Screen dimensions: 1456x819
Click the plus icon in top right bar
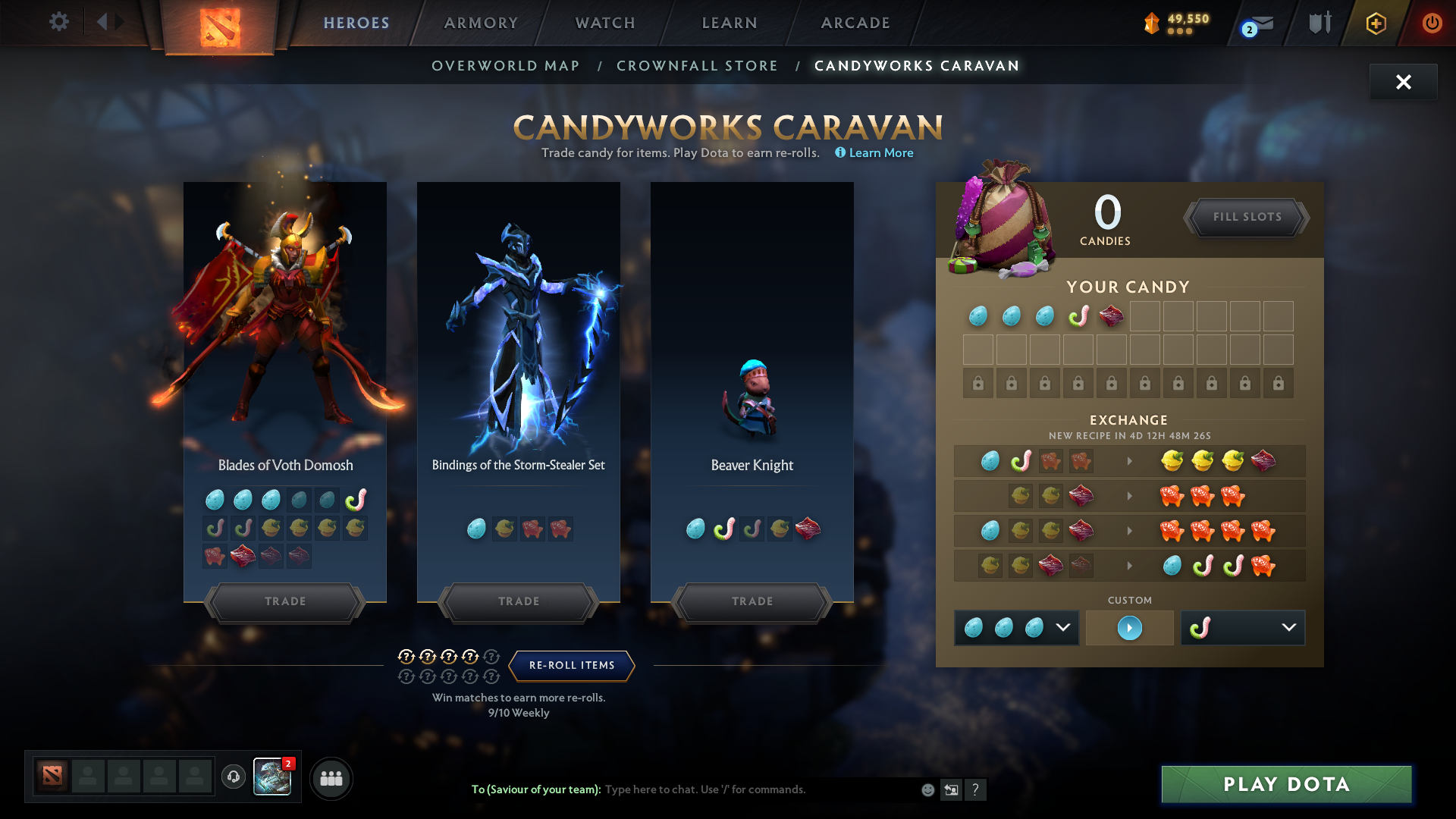click(1375, 23)
